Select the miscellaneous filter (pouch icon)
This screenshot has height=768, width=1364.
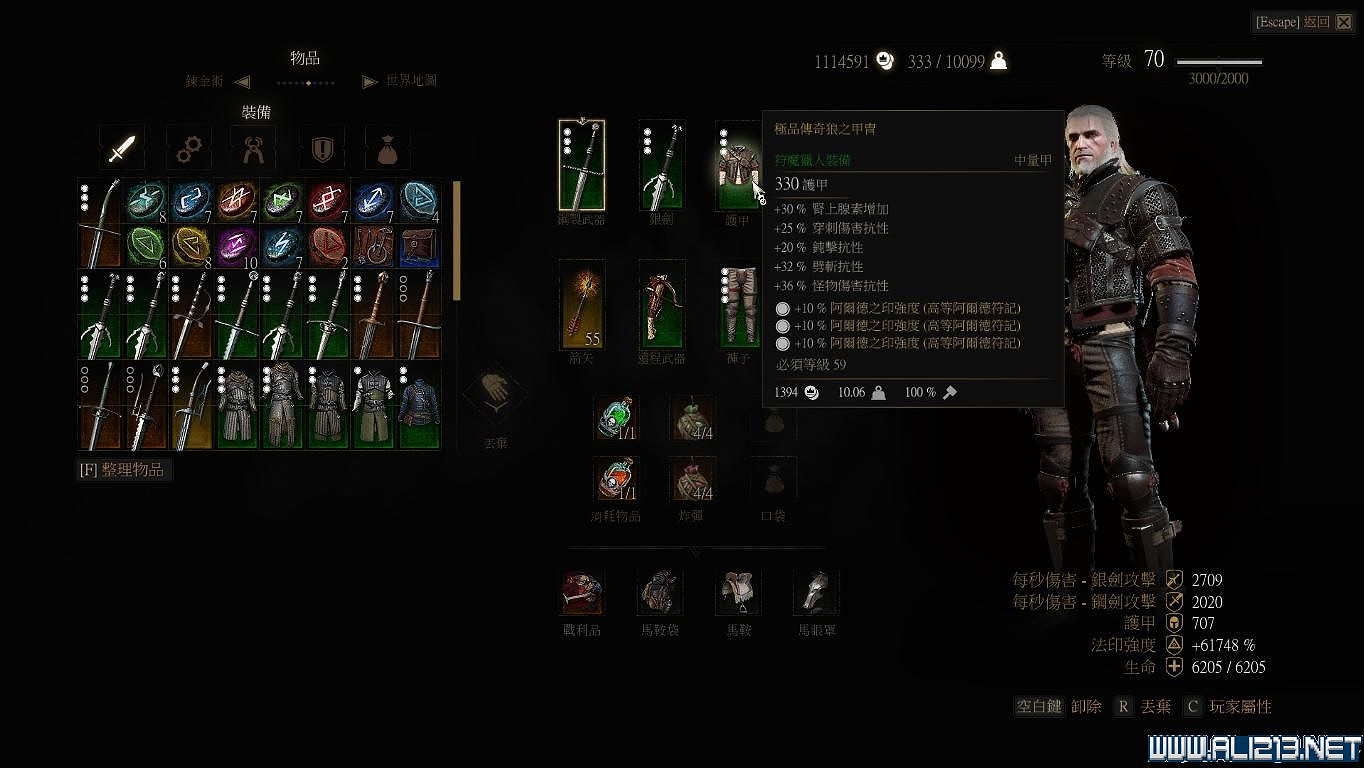(389, 146)
